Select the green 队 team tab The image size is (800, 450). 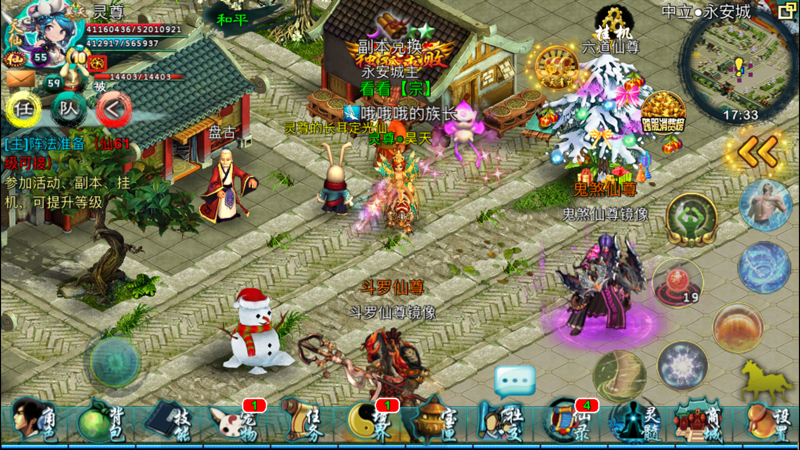(68, 107)
